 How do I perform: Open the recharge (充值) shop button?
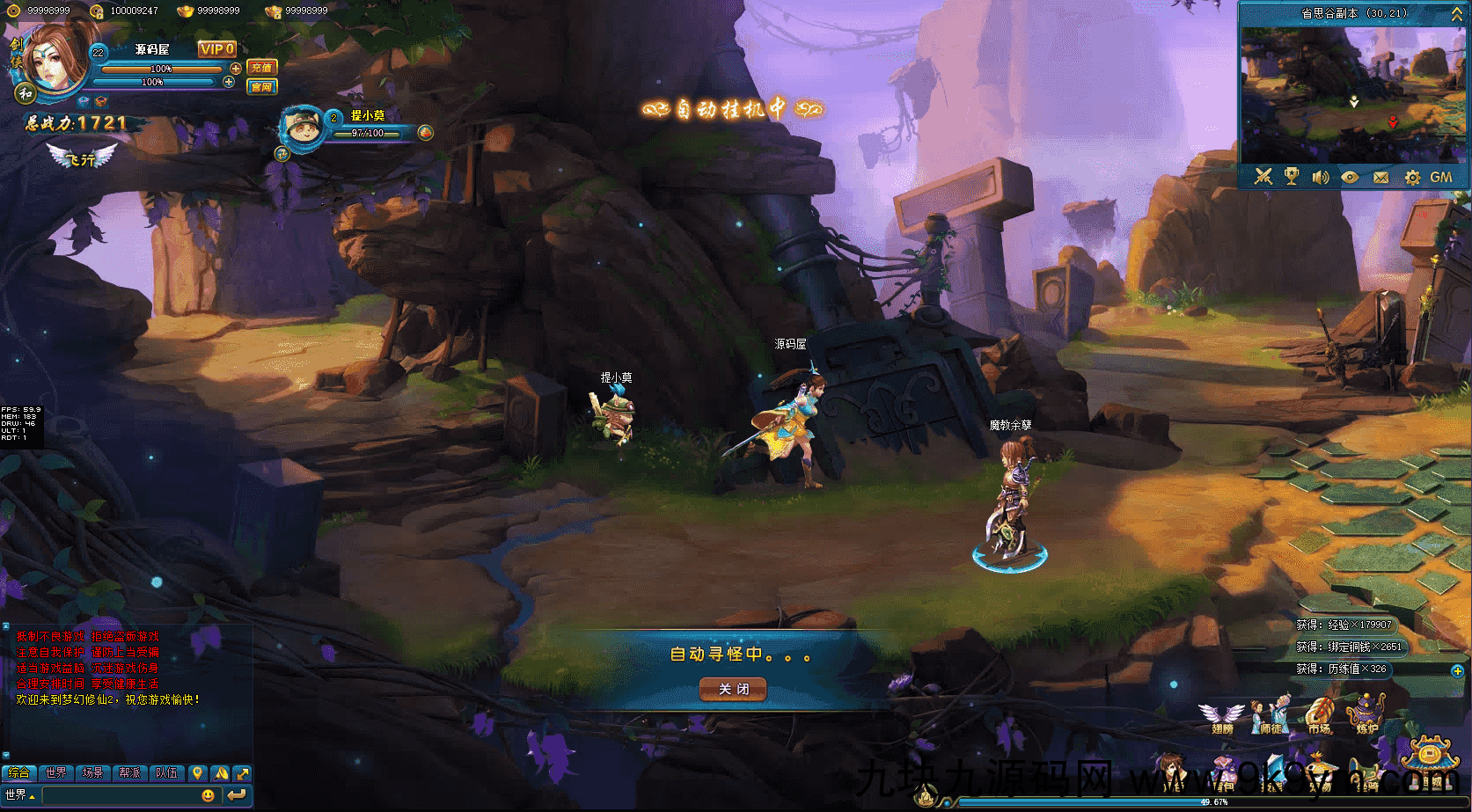(x=261, y=68)
